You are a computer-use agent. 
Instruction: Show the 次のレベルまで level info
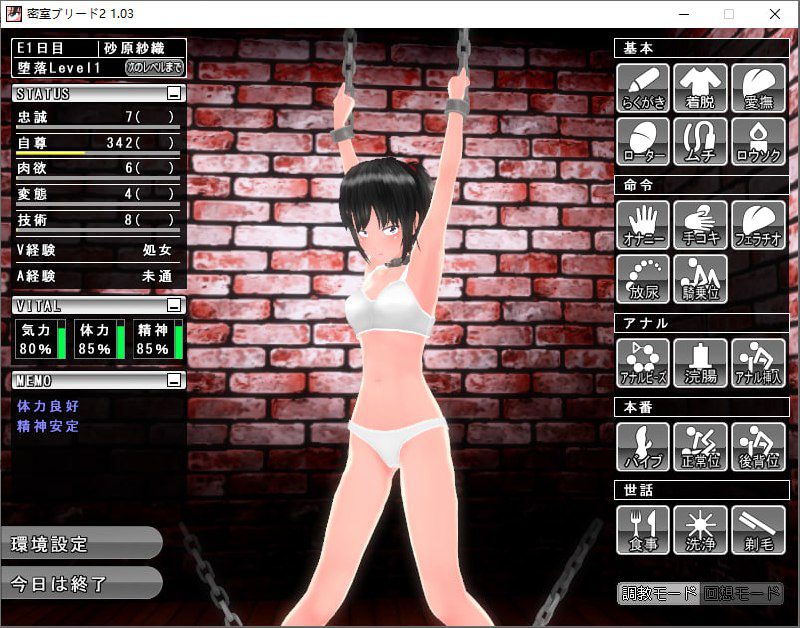coord(154,67)
